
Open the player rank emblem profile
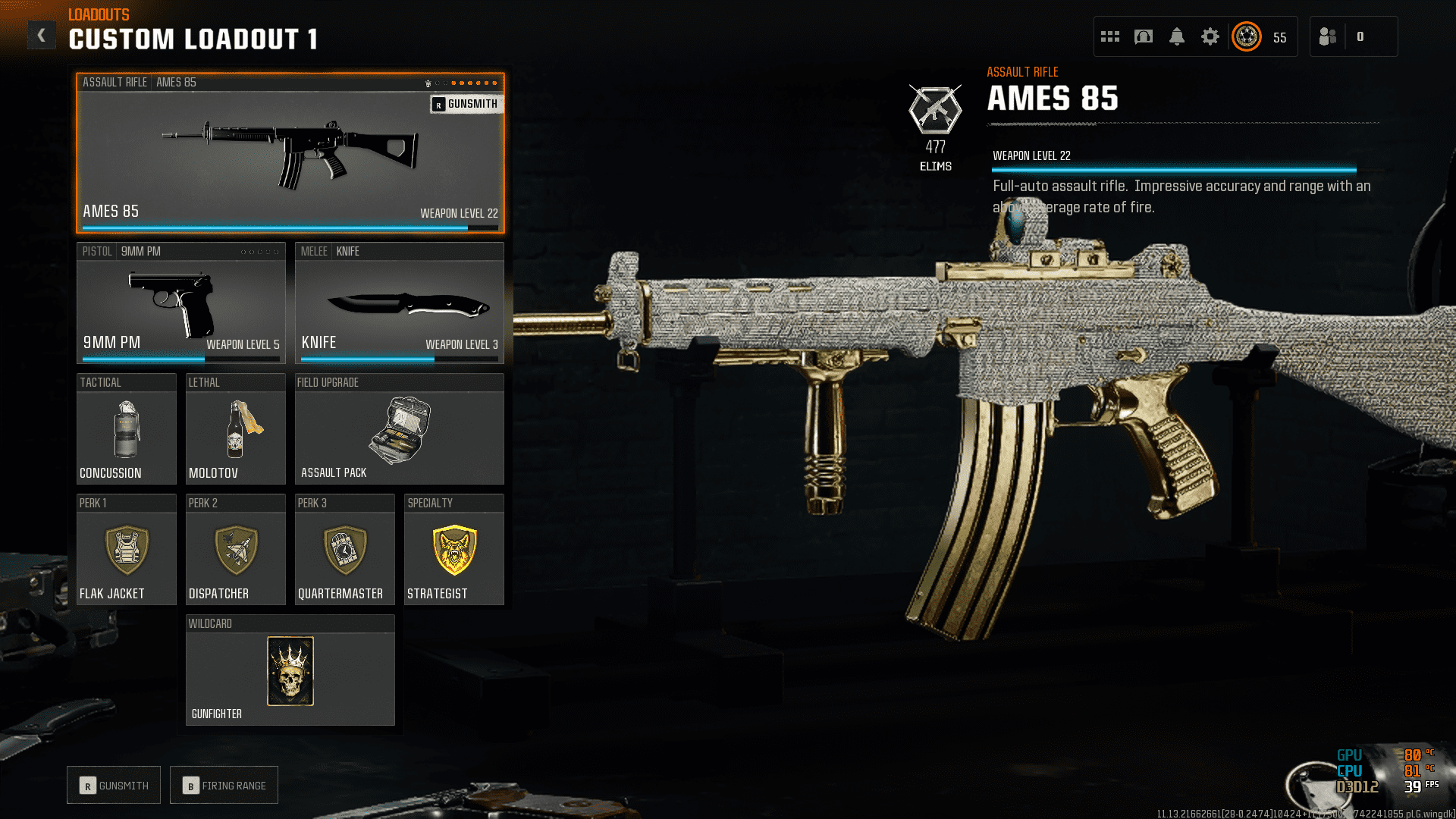[x=1247, y=36]
